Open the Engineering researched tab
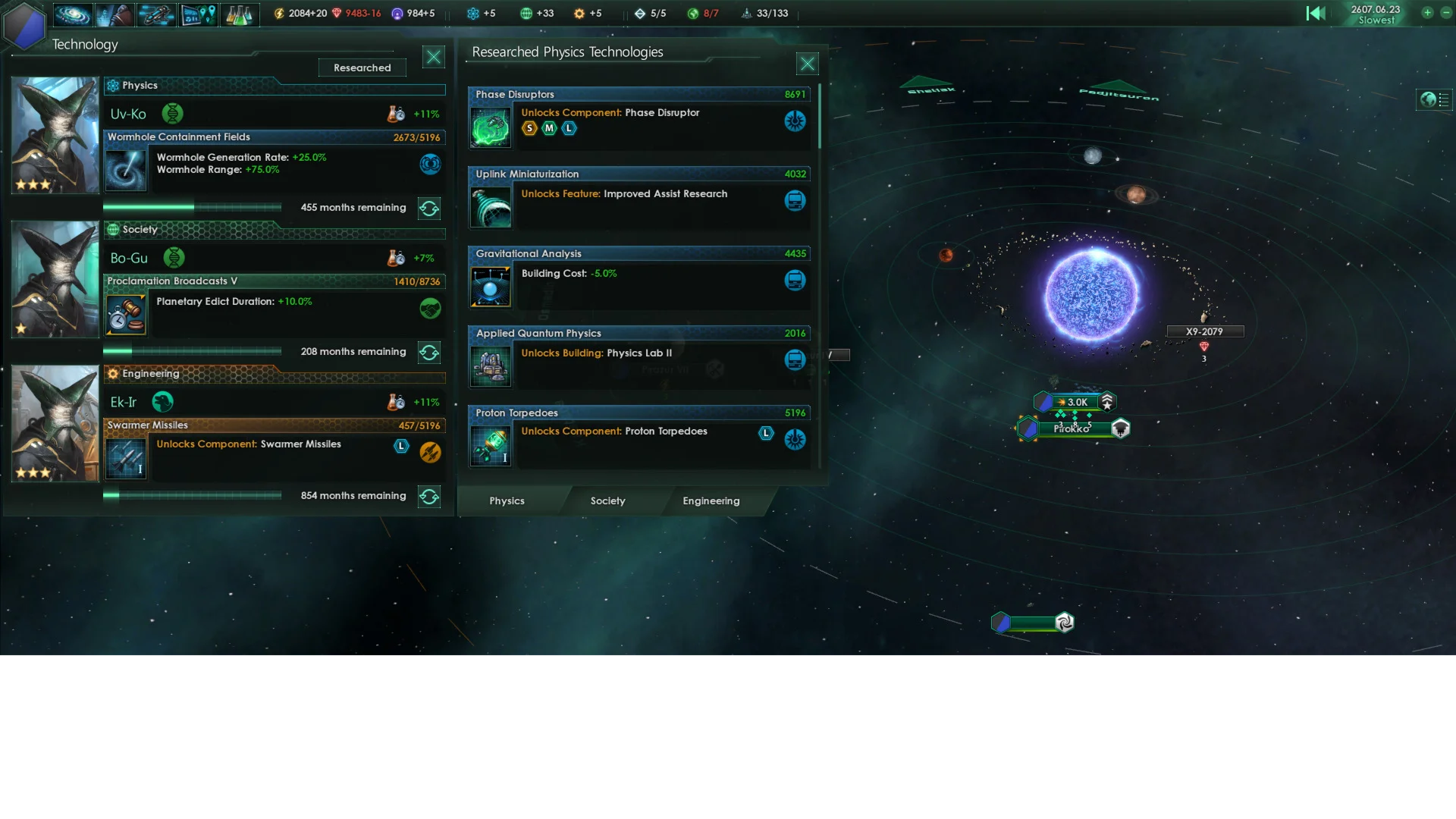Image resolution: width=1456 pixels, height=819 pixels. [711, 500]
